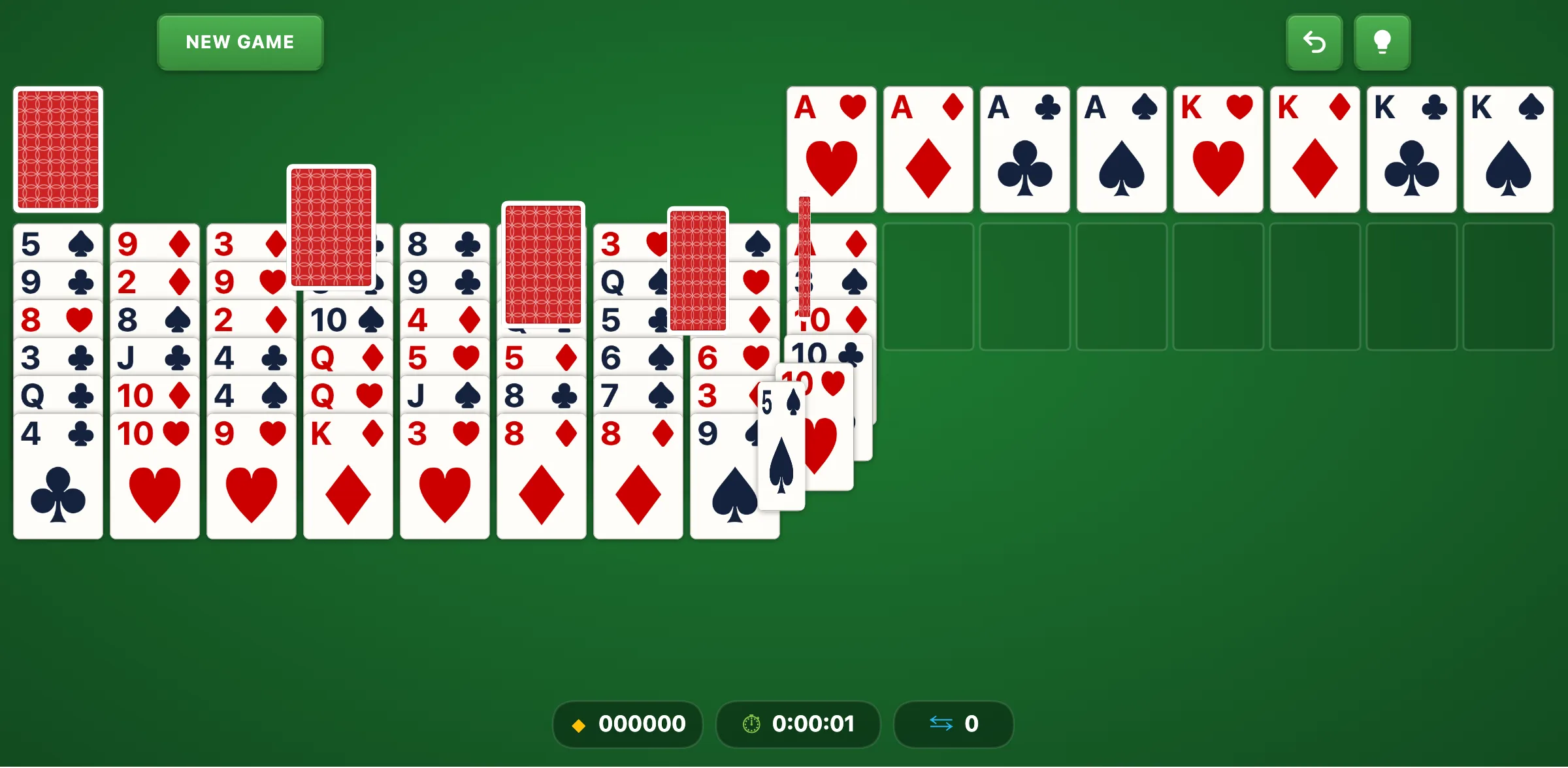Click the timer showing 0:00:01
This screenshot has width=1568, height=768.
point(813,724)
